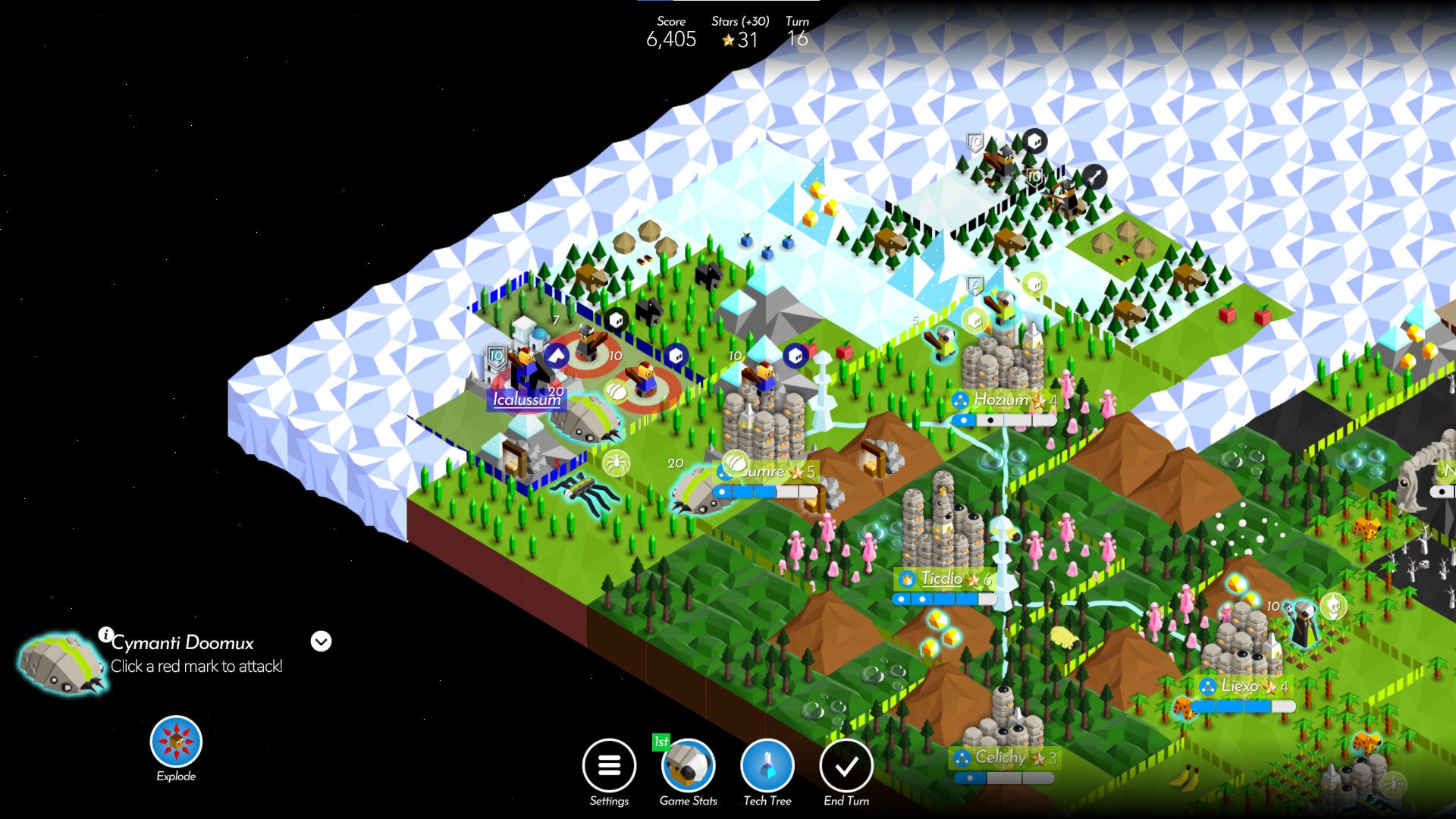This screenshot has height=819, width=1456.
Task: Select the Icalussum city name label
Action: (x=526, y=400)
